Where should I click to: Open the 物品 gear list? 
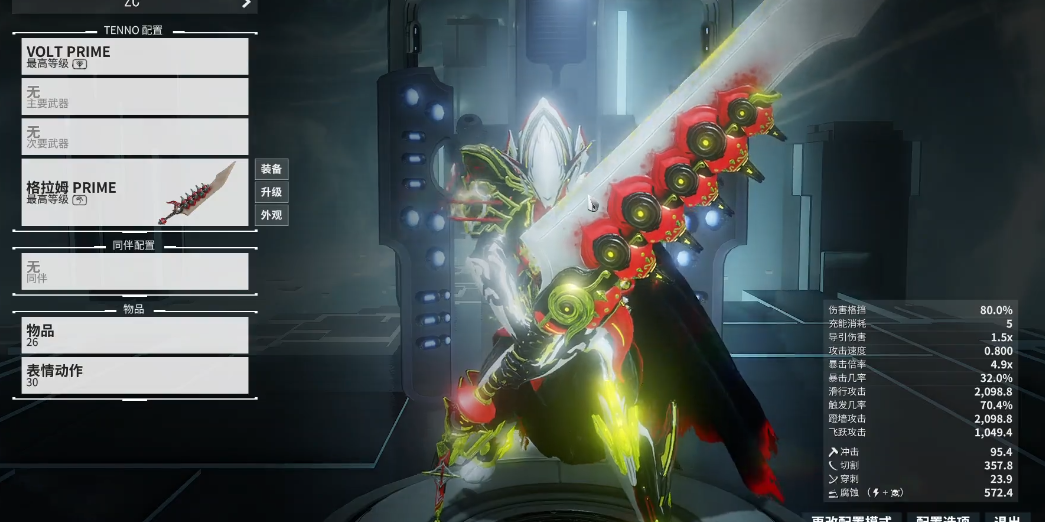click(x=134, y=335)
